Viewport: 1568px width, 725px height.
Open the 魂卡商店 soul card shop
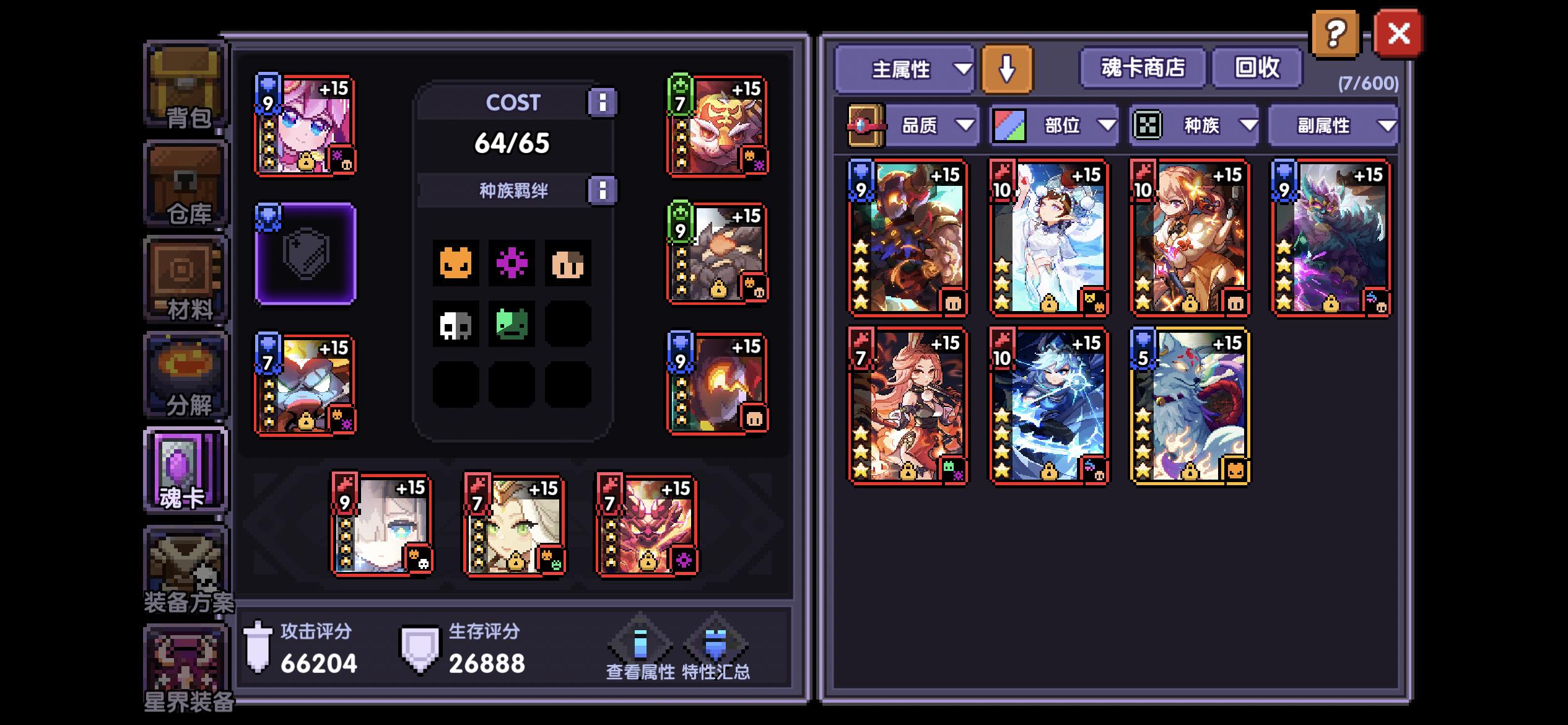coord(1141,69)
